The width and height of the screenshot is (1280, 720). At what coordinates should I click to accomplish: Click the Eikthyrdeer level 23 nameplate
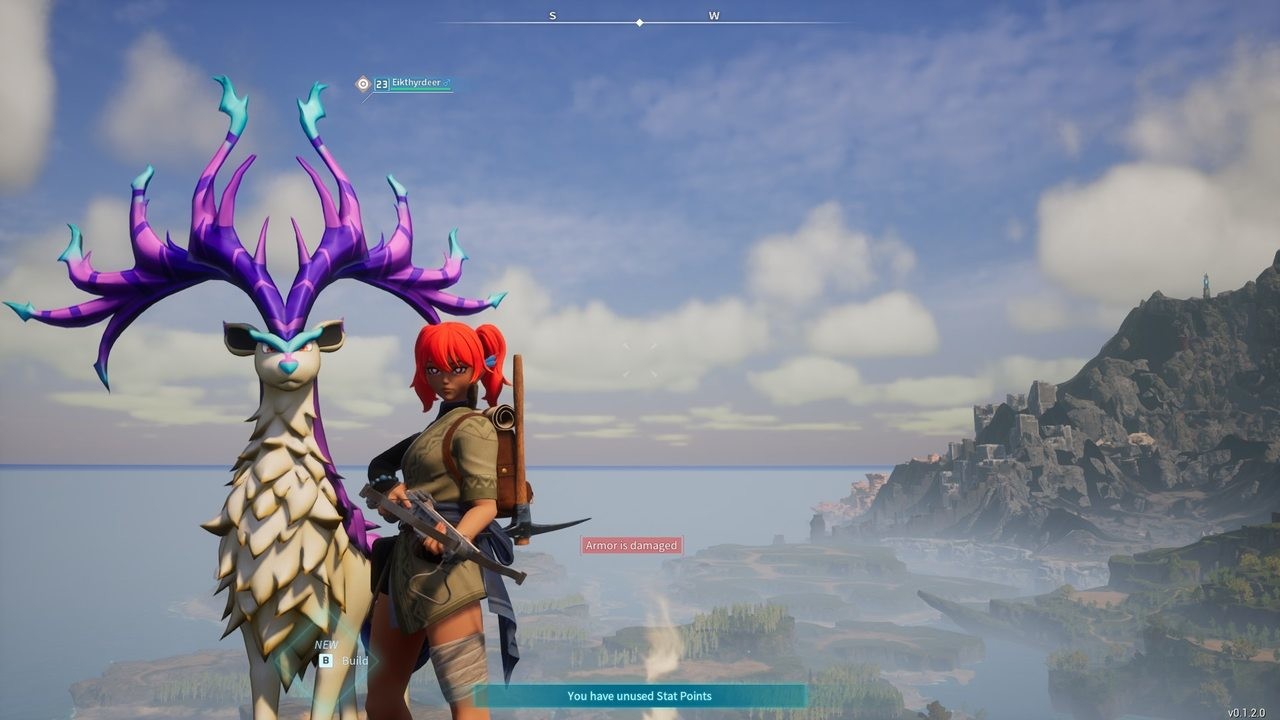coord(412,84)
